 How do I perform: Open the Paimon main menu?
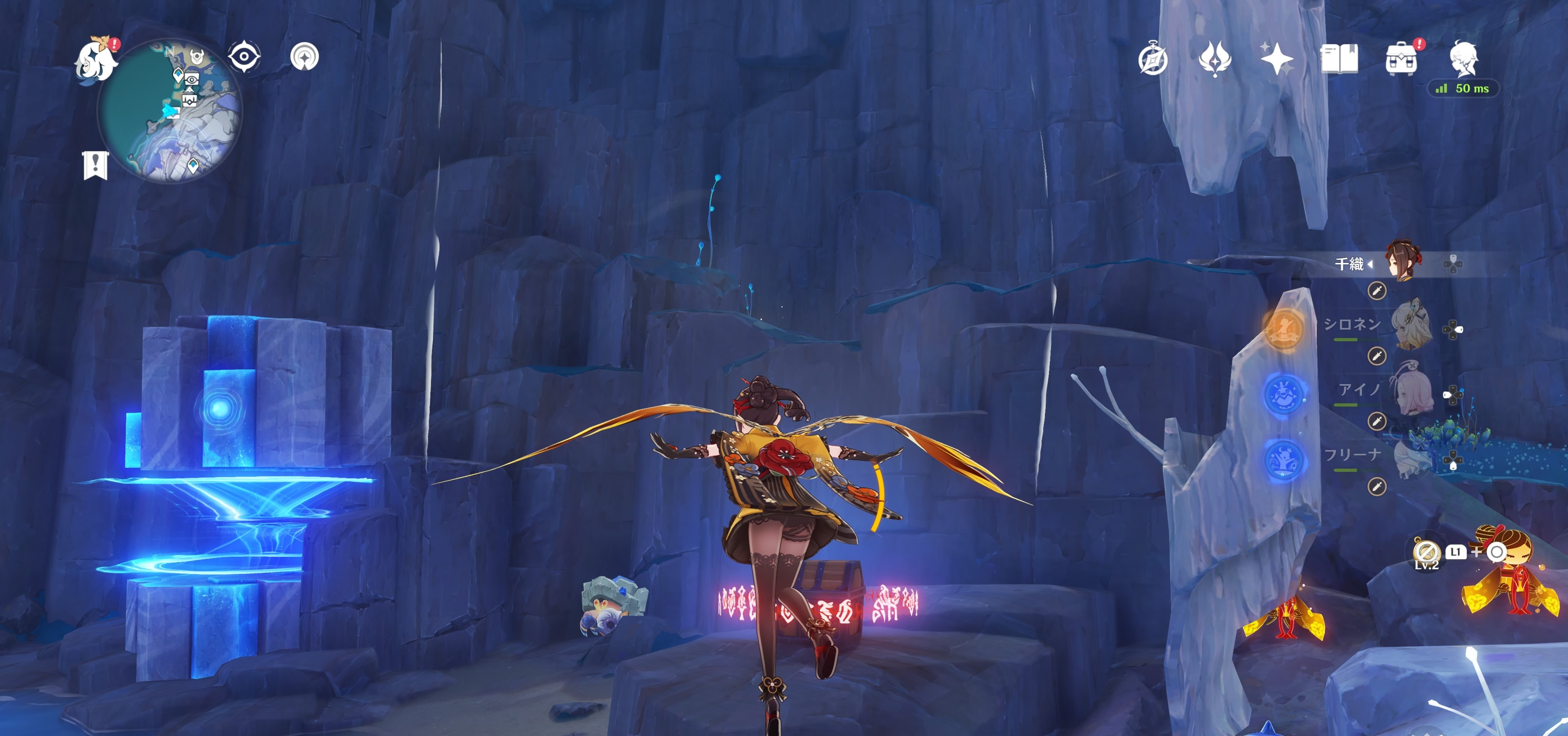click(x=96, y=59)
